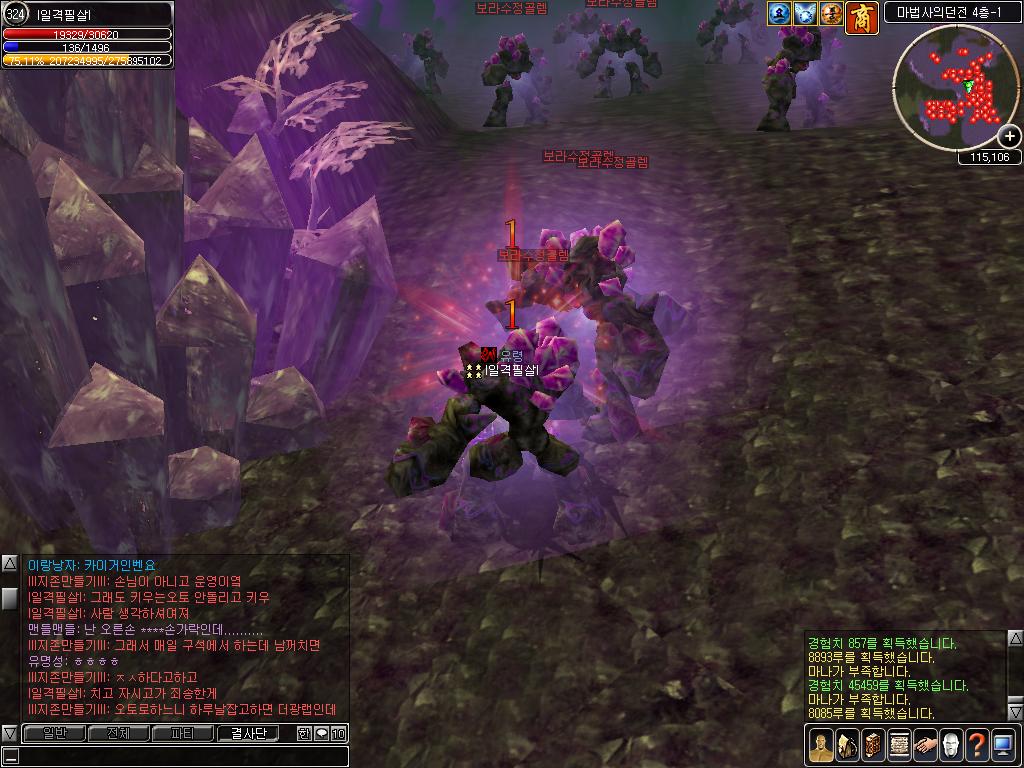Select the winged blue orb buff icon
The height and width of the screenshot is (768, 1024).
(806, 13)
